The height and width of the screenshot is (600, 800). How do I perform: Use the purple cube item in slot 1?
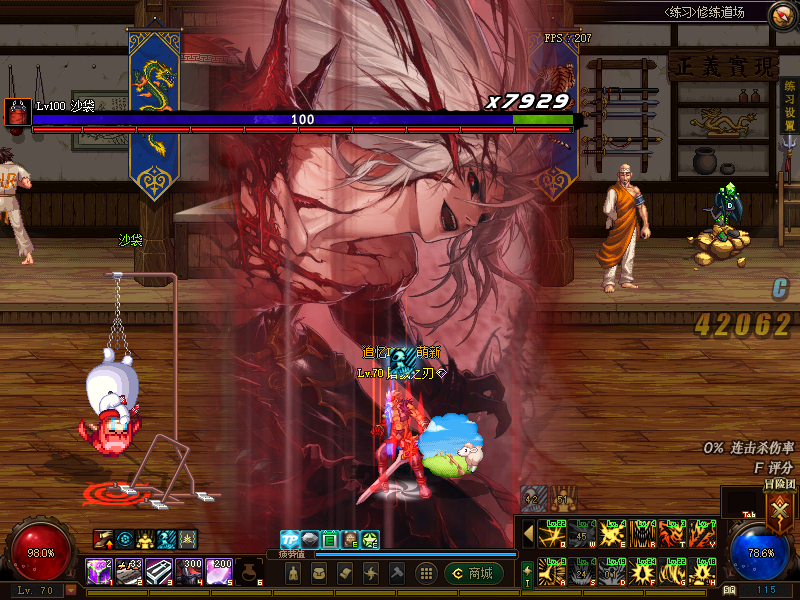tap(99, 572)
